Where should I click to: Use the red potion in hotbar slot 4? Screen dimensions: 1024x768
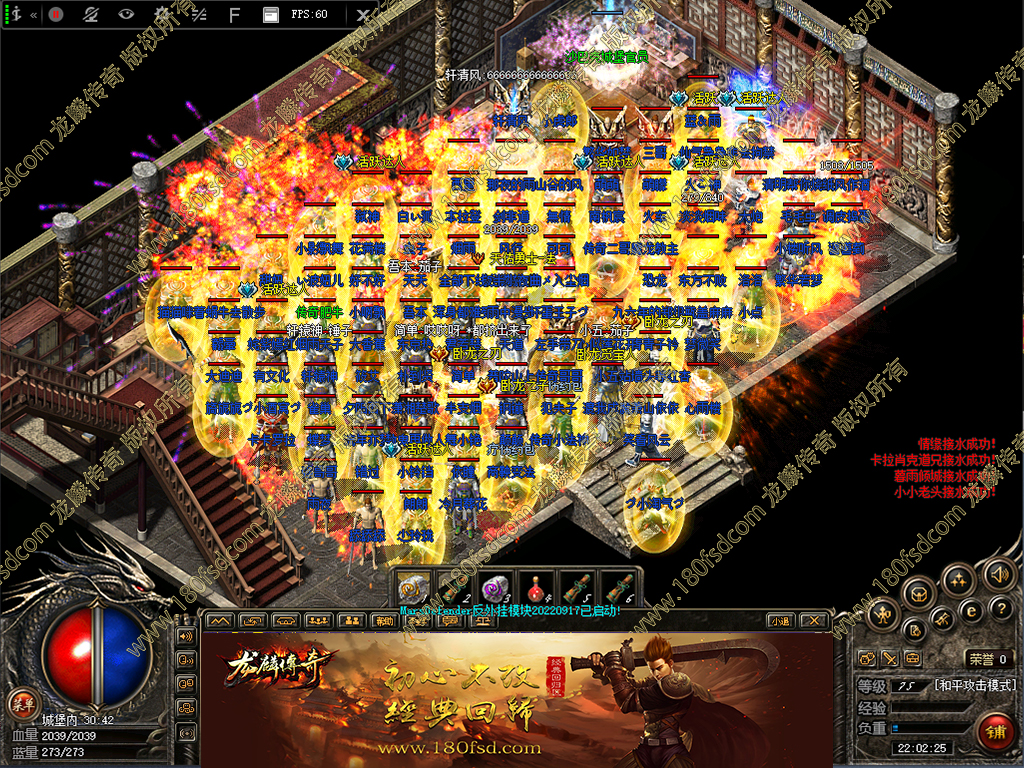pos(535,587)
